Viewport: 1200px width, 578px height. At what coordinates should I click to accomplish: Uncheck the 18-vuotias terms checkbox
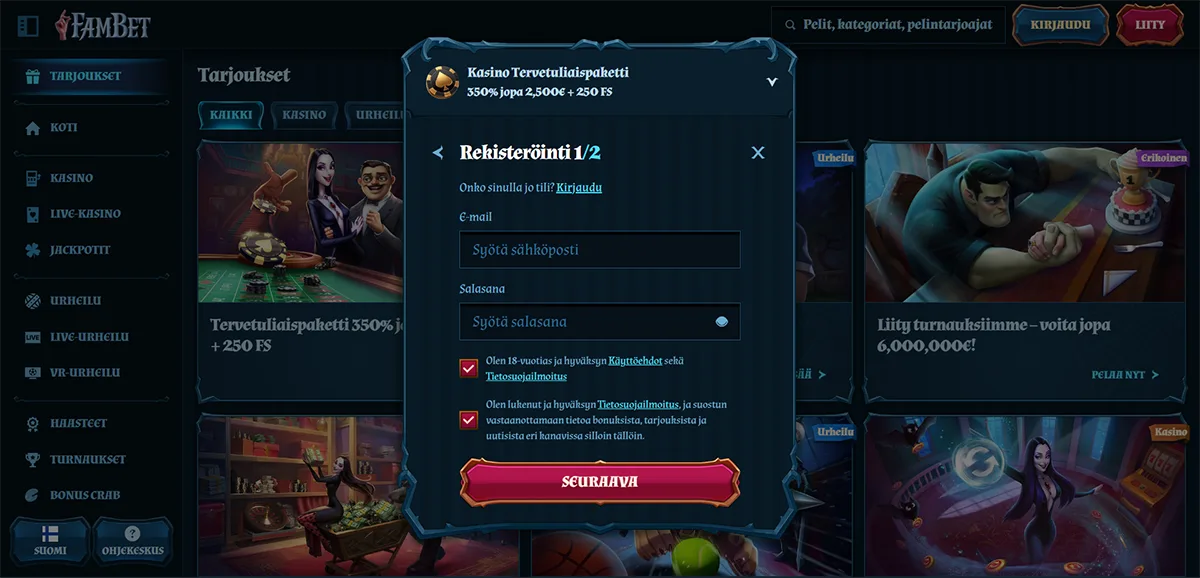click(469, 368)
